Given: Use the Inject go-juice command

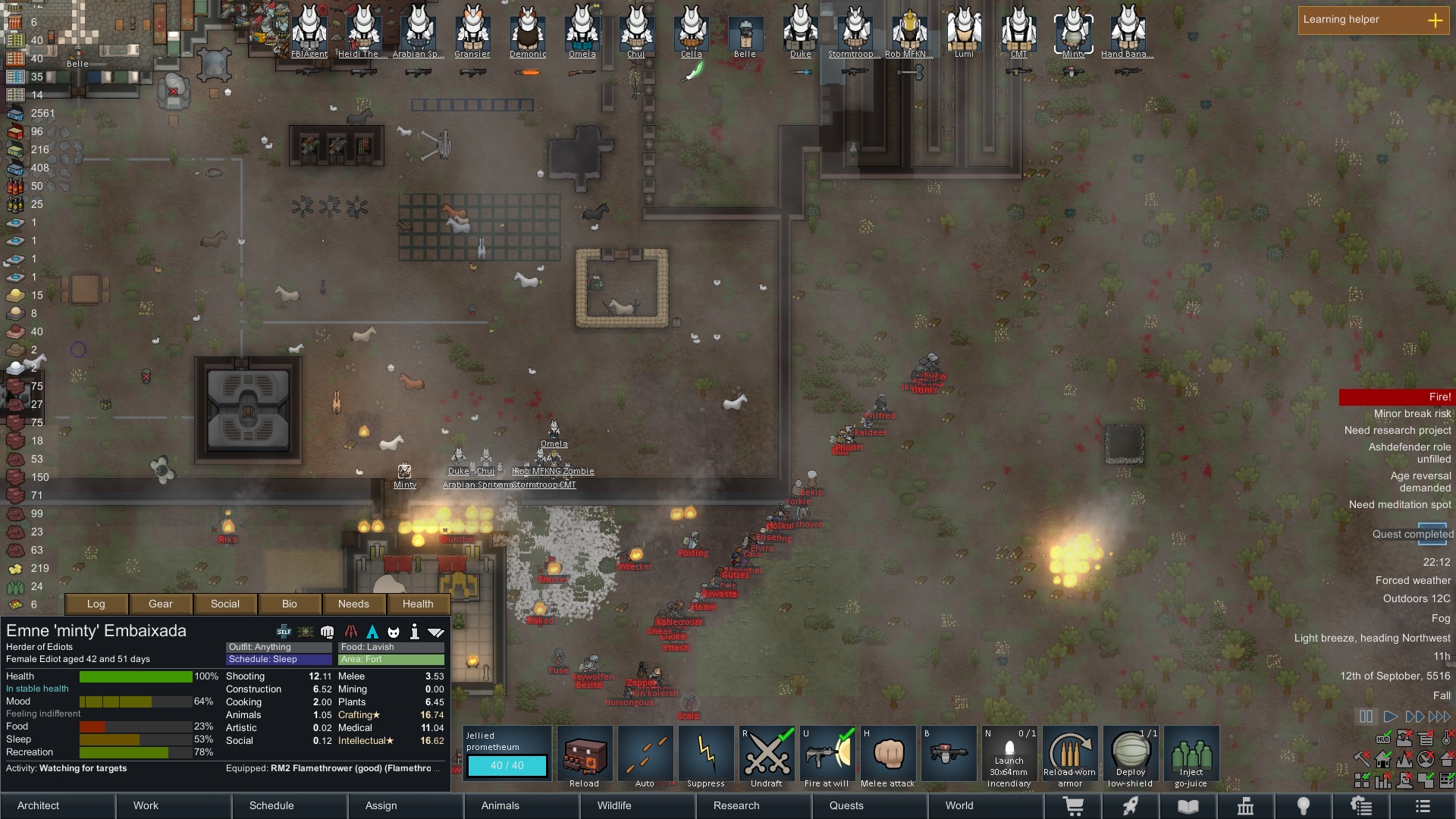Looking at the screenshot, I should pyautogui.click(x=1191, y=753).
